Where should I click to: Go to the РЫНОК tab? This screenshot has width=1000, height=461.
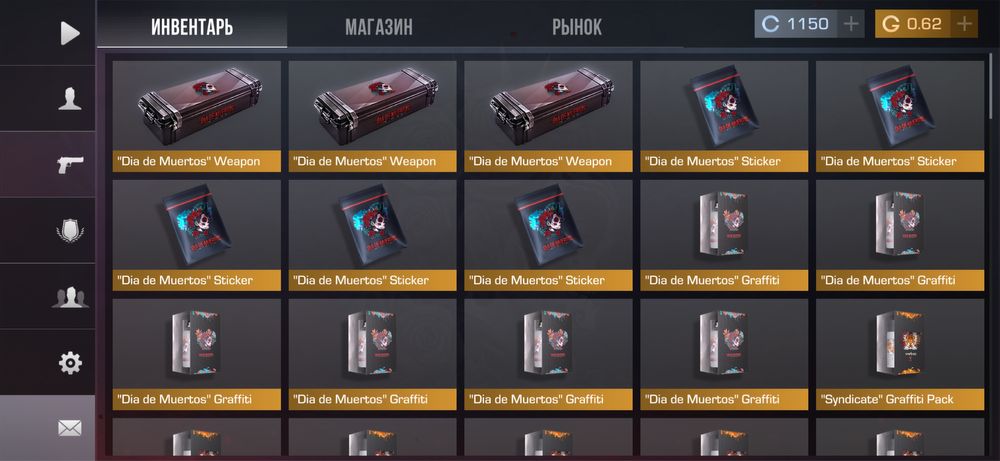pyautogui.click(x=577, y=26)
